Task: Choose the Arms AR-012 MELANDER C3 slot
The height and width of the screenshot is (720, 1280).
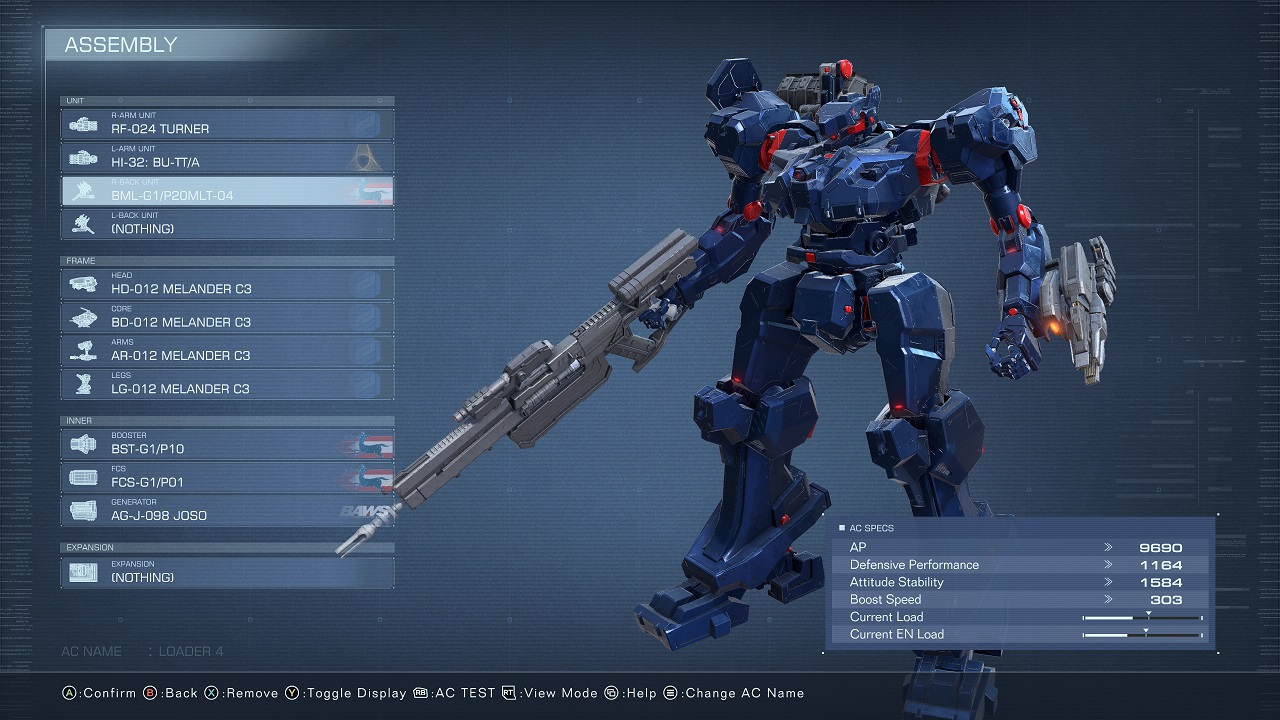Action: tap(228, 350)
